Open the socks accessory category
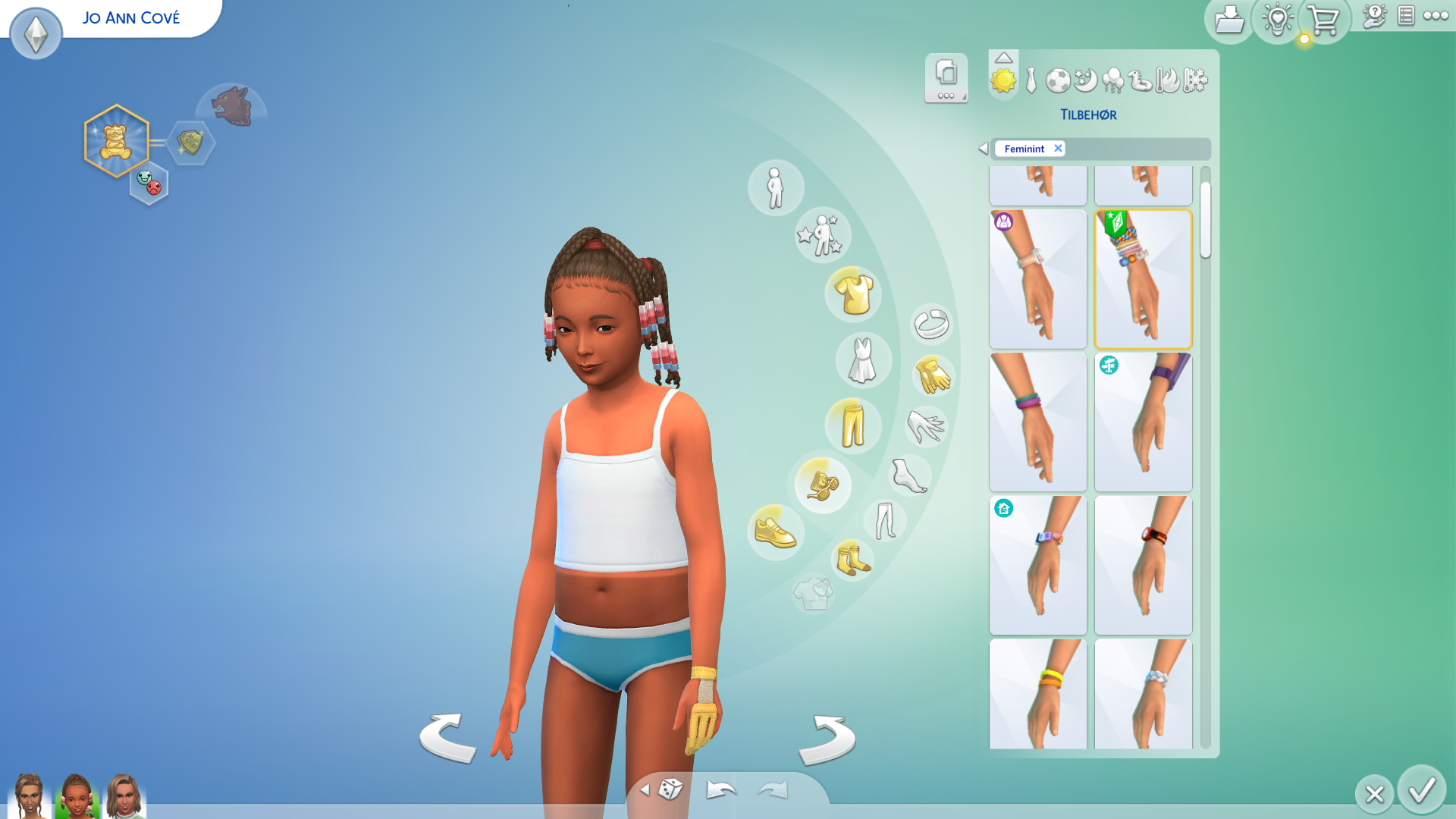 852,560
